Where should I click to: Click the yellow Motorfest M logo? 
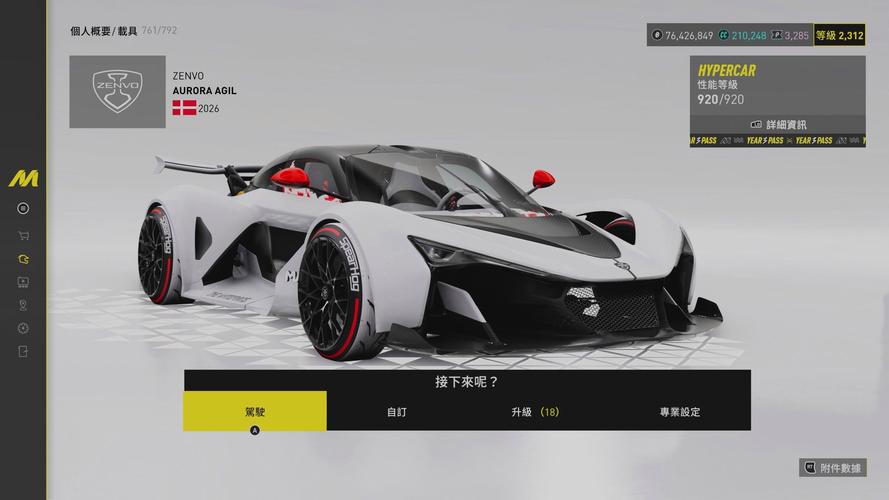[23, 180]
